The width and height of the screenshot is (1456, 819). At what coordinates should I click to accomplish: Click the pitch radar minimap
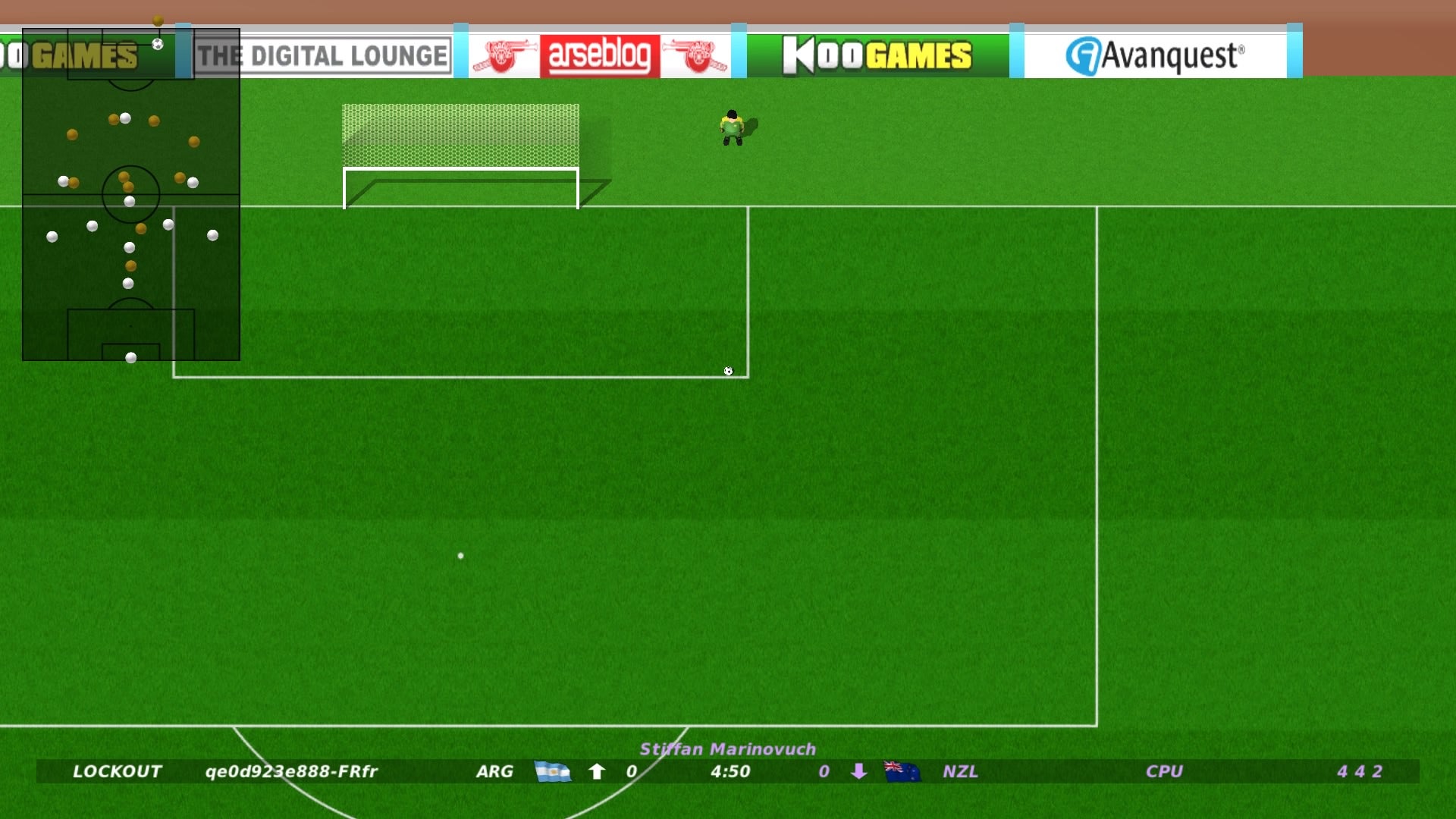(131, 194)
